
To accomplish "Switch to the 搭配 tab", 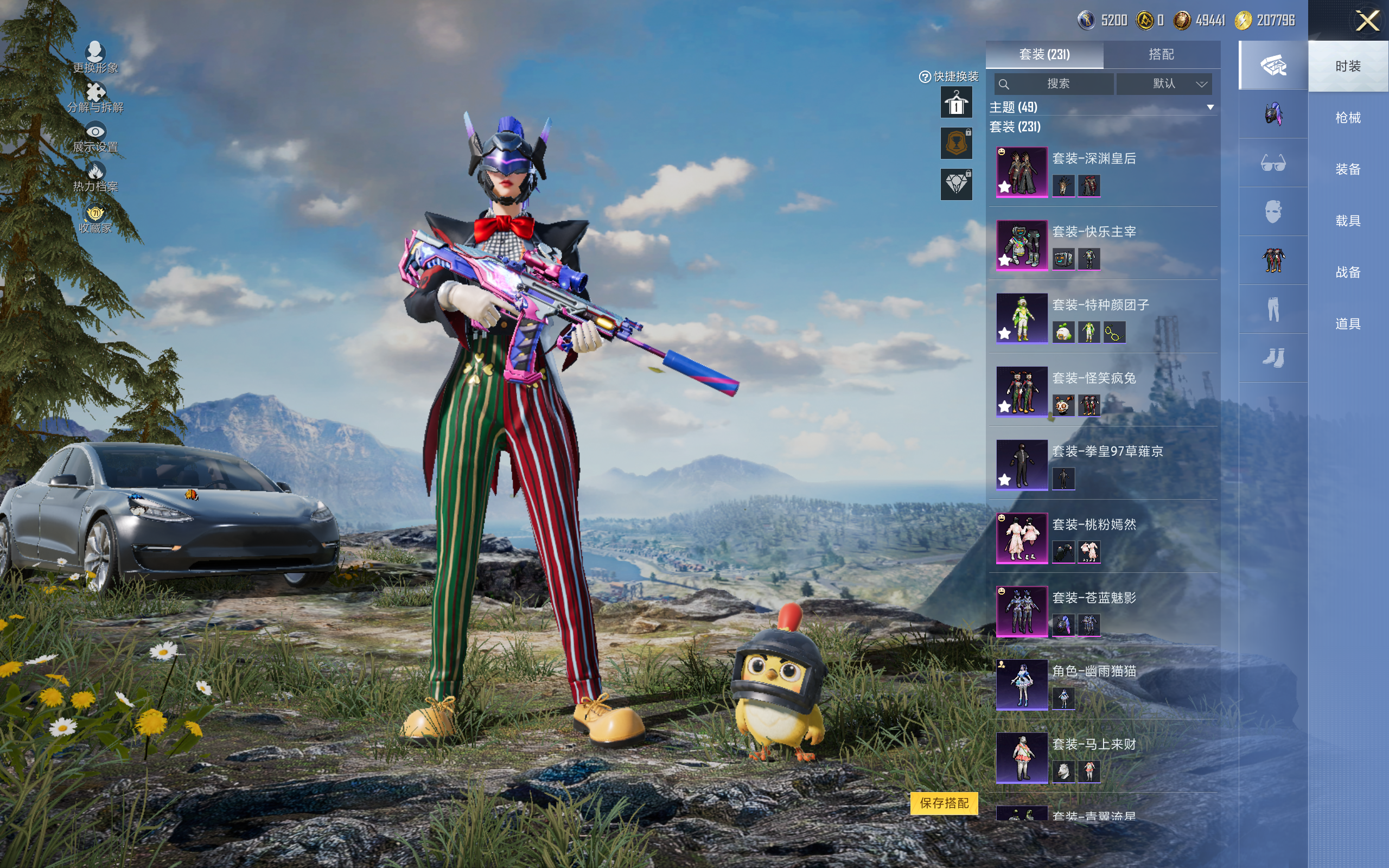I will 1161,55.
